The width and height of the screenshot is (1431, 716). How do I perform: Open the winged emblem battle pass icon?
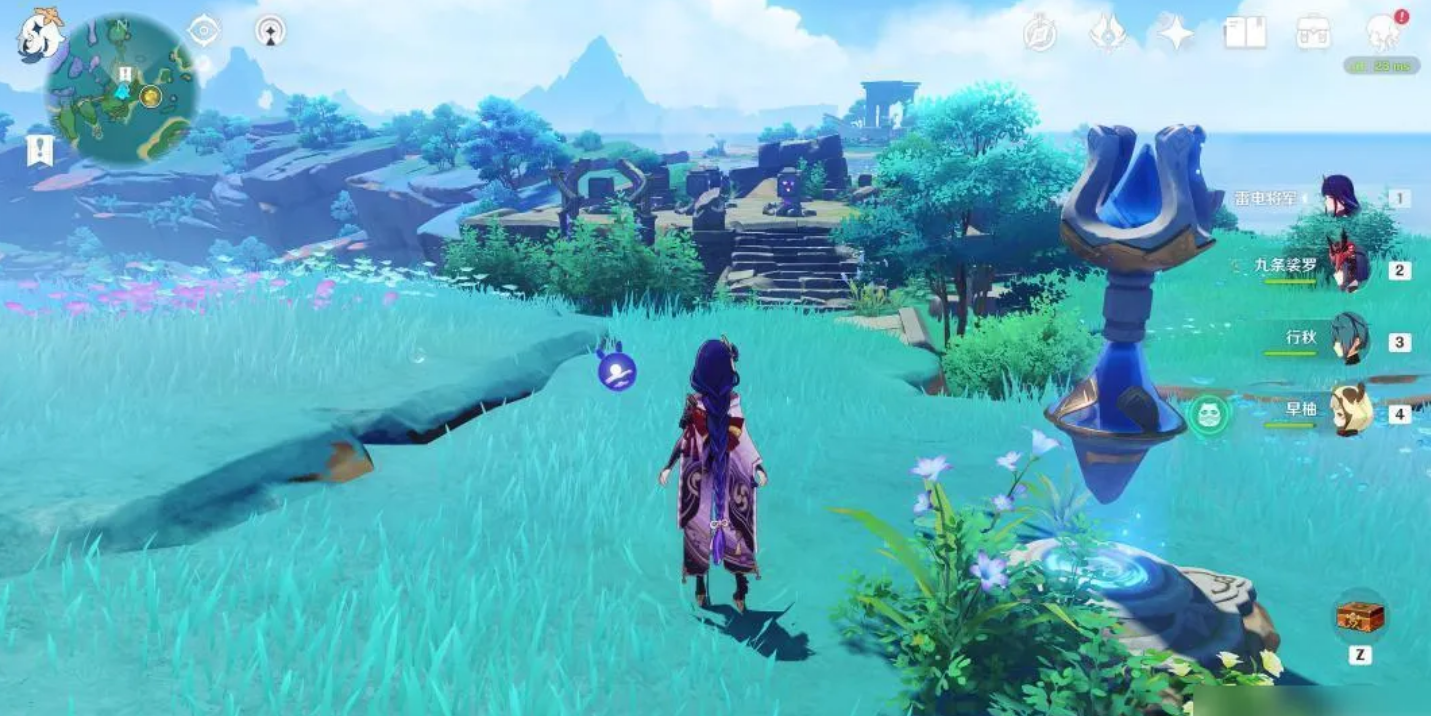1108,33
